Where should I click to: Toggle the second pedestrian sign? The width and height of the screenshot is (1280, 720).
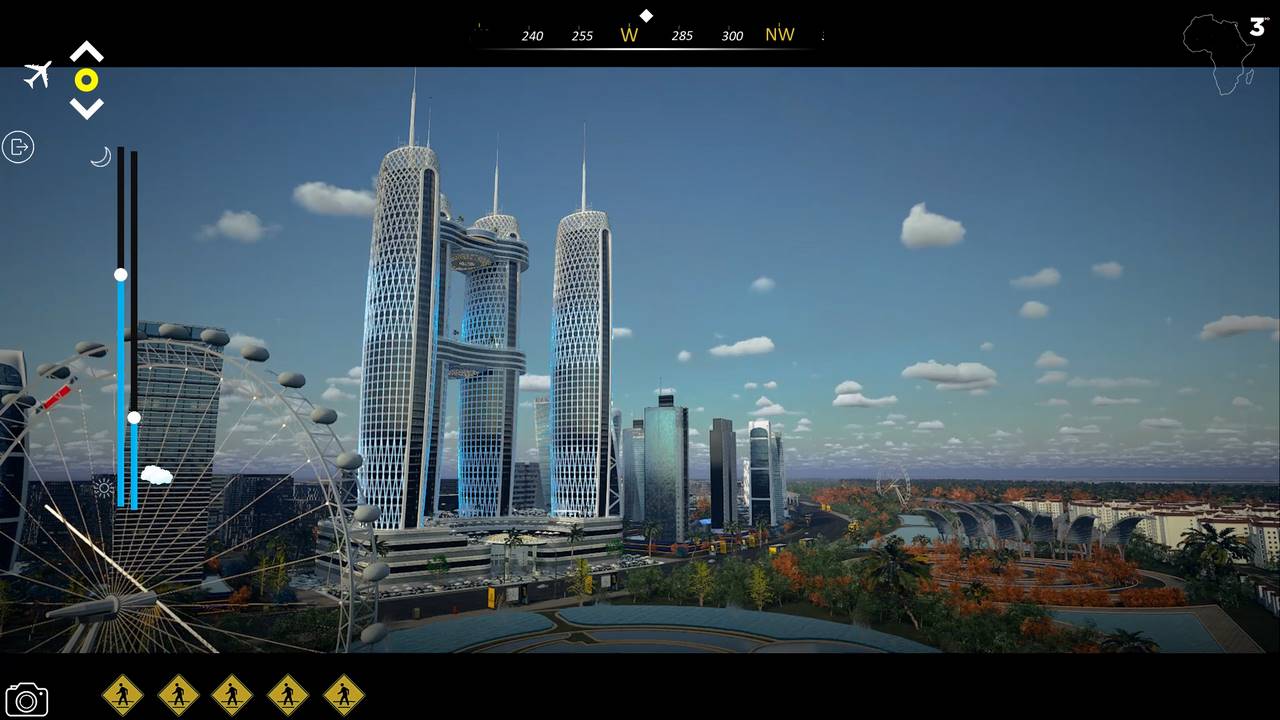[x=179, y=694]
